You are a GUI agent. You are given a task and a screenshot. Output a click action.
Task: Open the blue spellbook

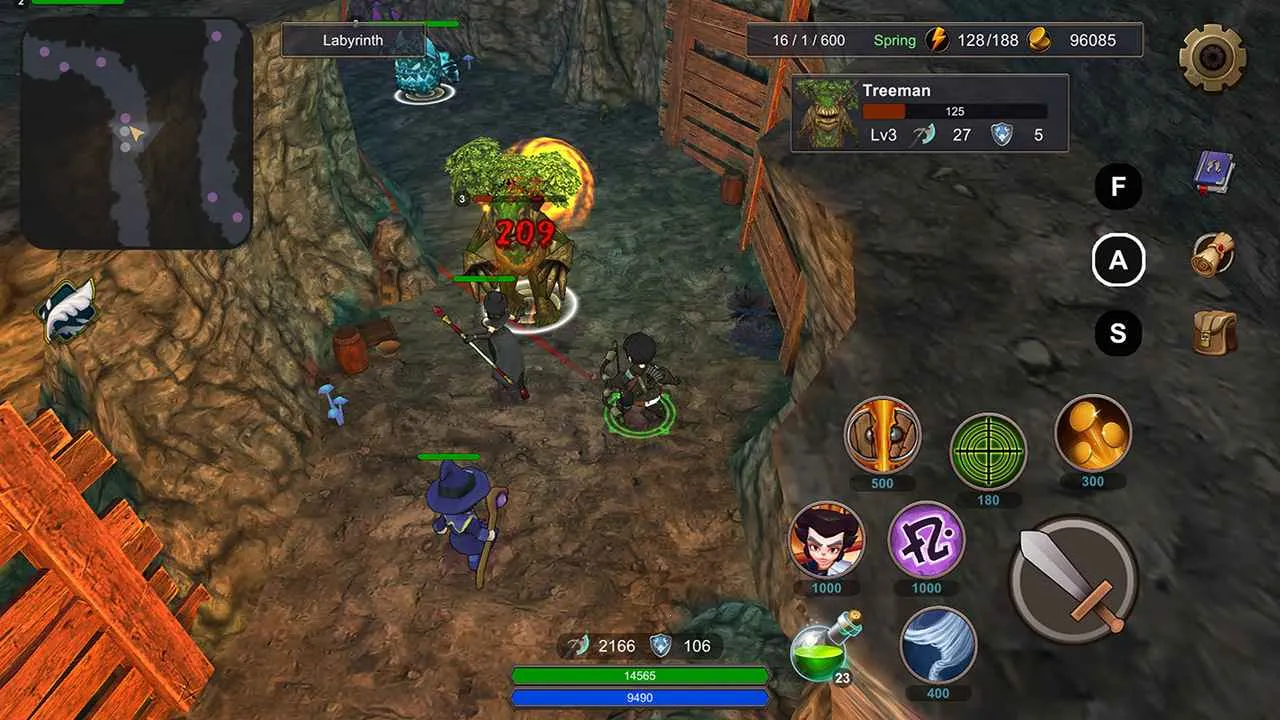(1214, 173)
